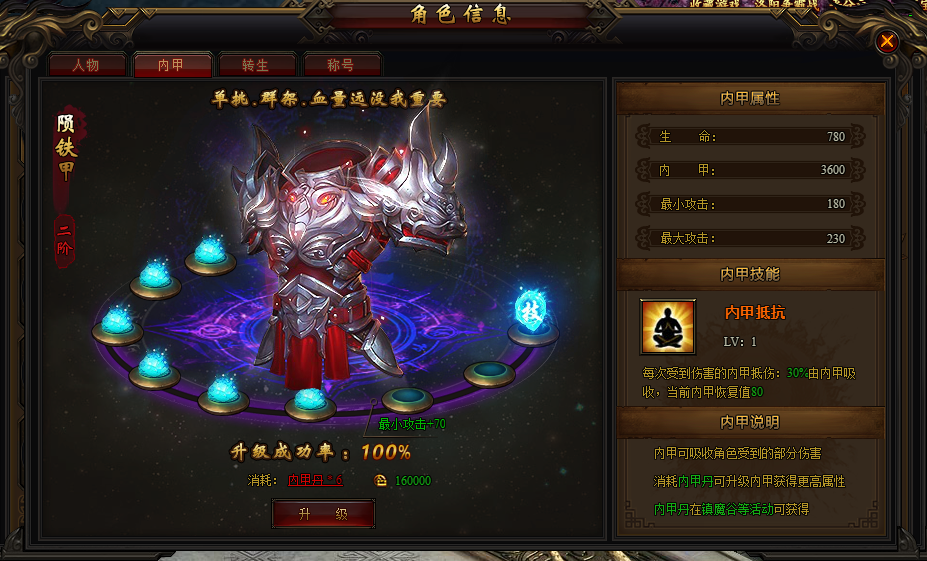The width and height of the screenshot is (927, 561).
Task: Select the 内甲 tab
Action: [172, 65]
